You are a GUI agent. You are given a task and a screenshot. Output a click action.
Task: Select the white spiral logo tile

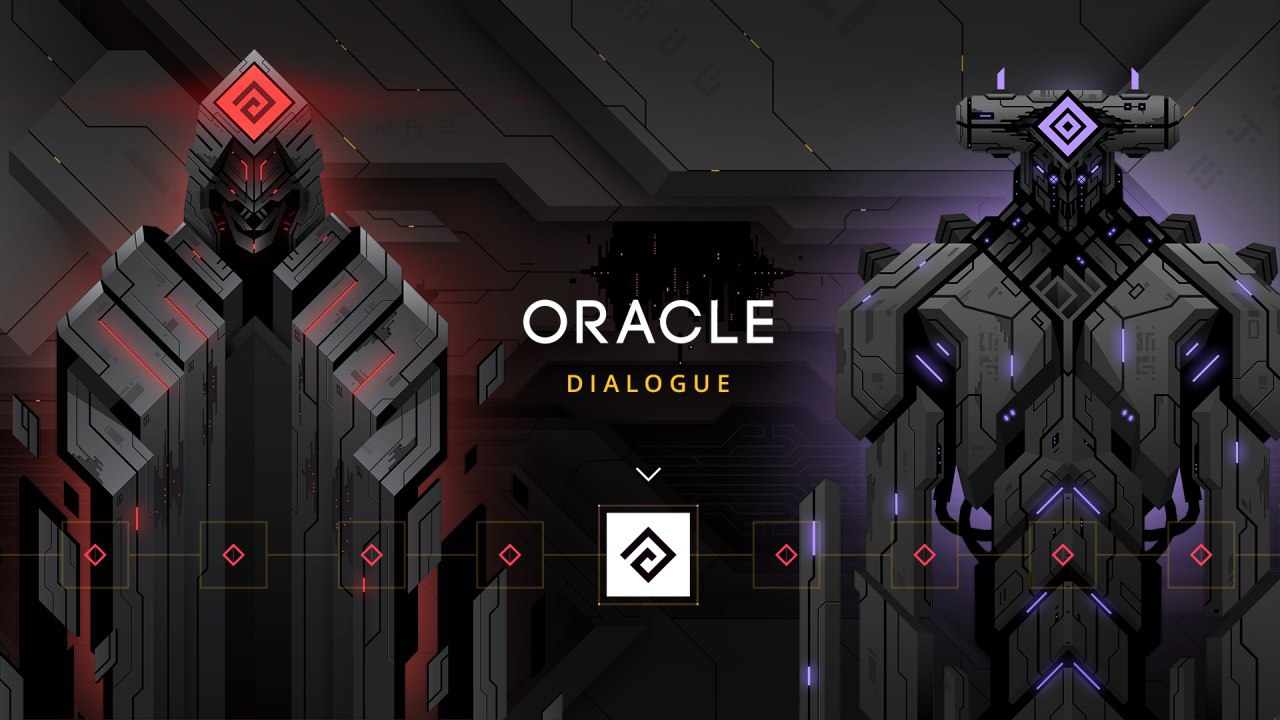pyautogui.click(x=648, y=555)
